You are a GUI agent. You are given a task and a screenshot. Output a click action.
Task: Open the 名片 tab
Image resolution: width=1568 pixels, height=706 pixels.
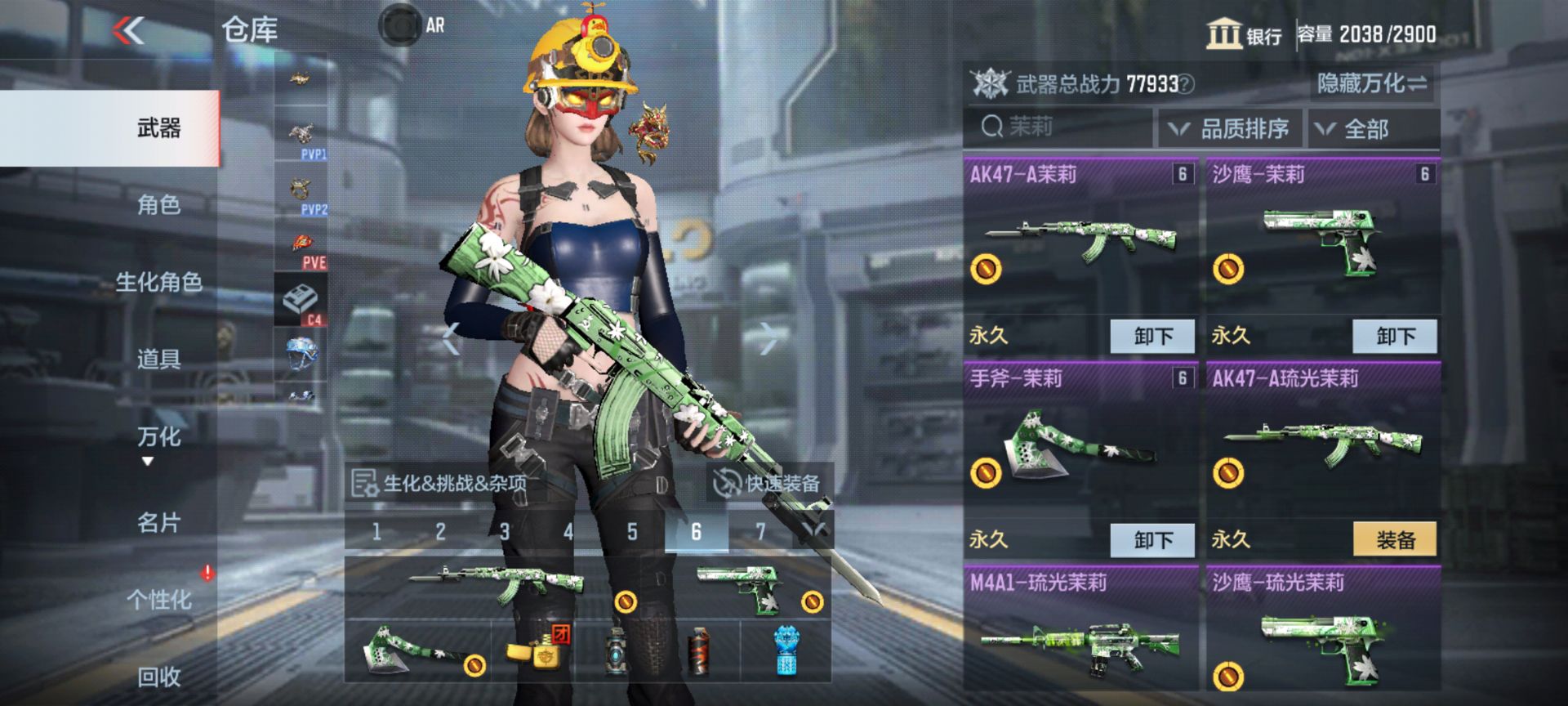158,521
